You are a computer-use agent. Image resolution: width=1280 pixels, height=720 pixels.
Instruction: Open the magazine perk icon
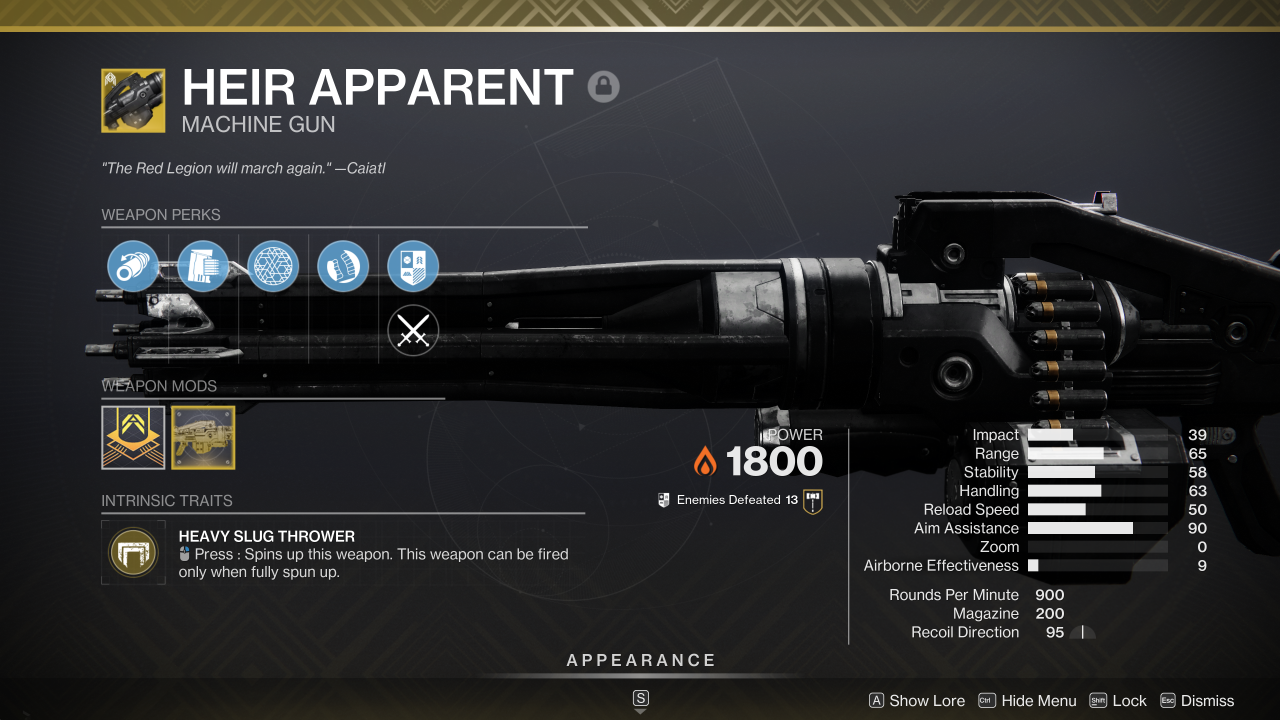tap(203, 266)
